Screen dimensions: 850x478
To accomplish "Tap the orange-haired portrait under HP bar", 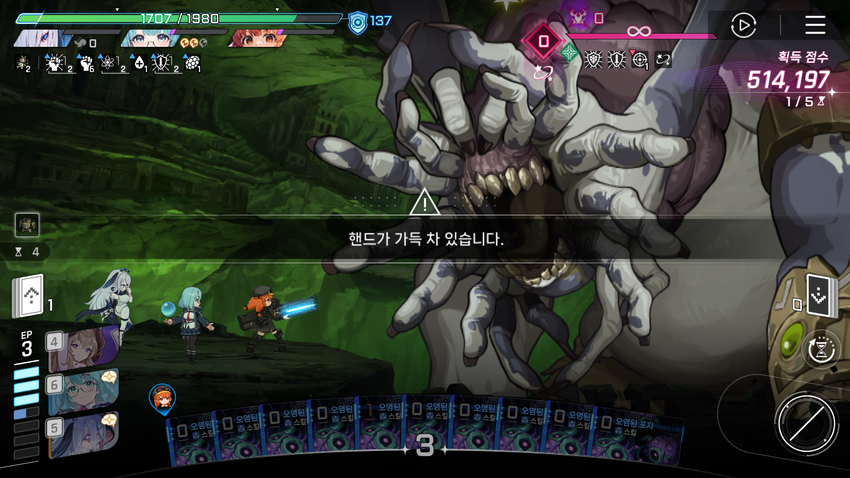I will (258, 40).
